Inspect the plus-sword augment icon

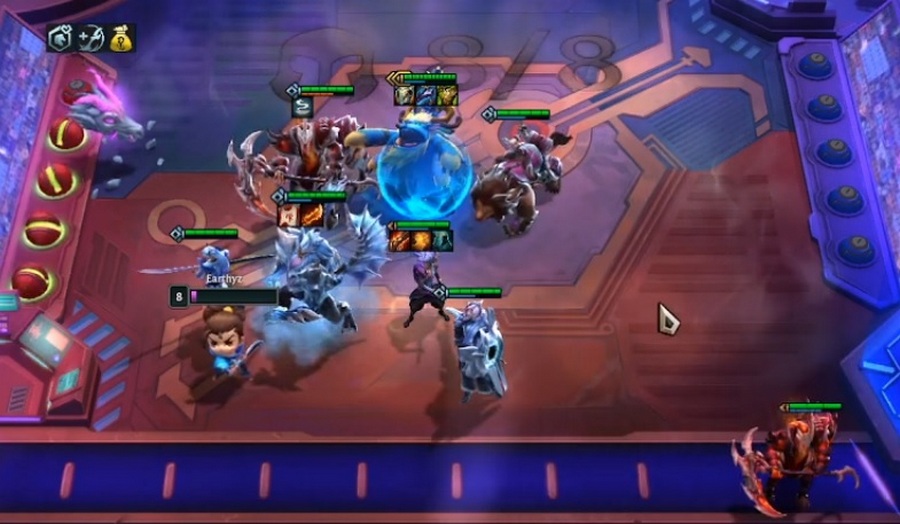coord(91,38)
